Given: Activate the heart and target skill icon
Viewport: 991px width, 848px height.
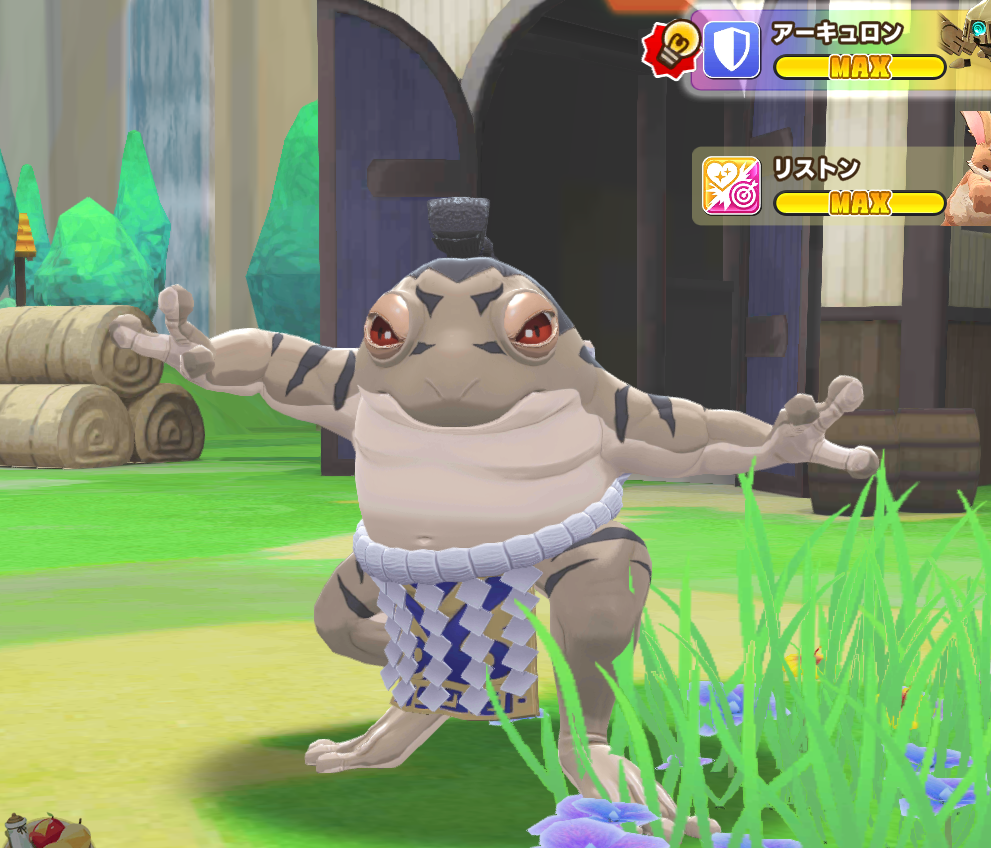Looking at the screenshot, I should (x=731, y=186).
